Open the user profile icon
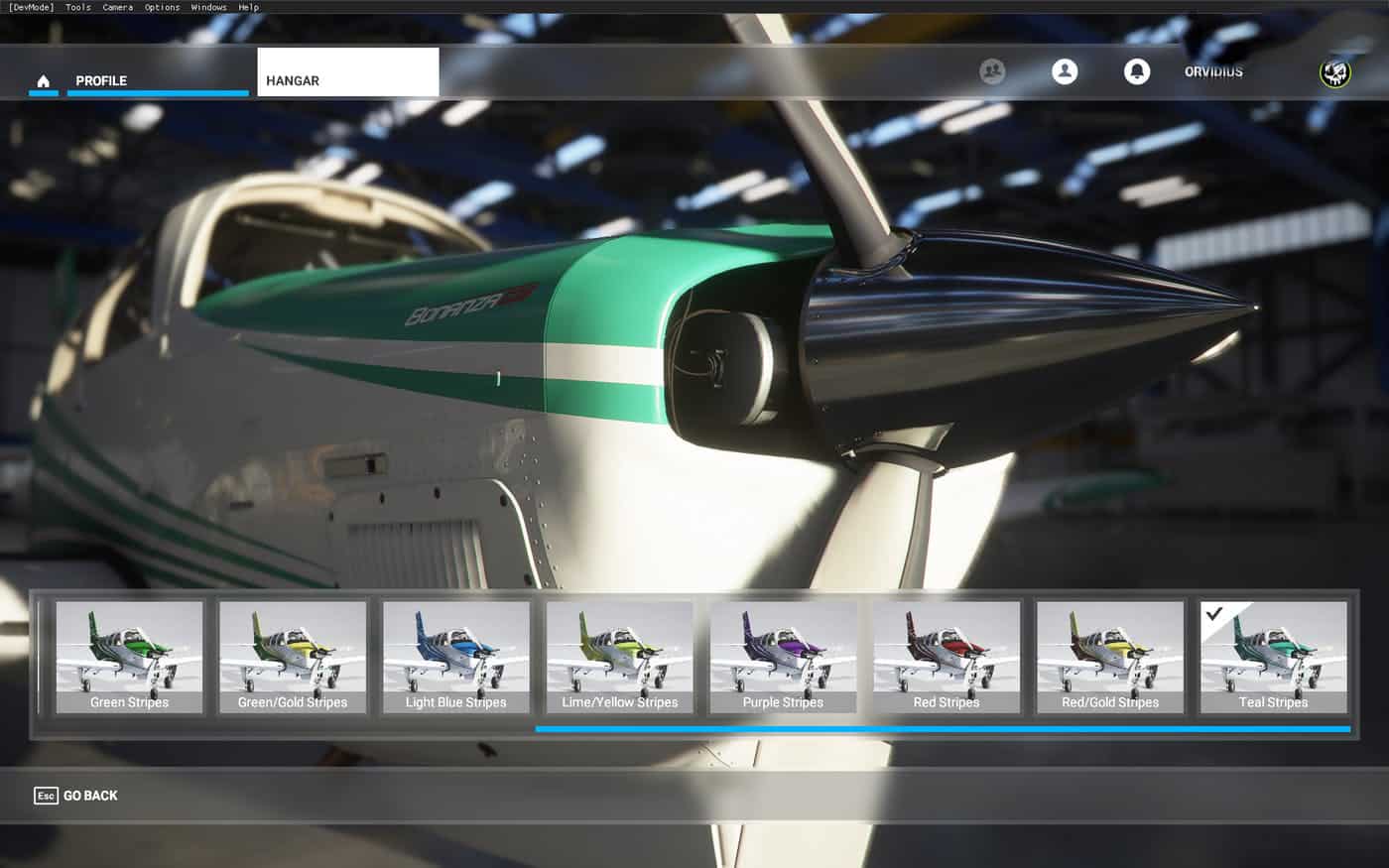 [x=1065, y=71]
